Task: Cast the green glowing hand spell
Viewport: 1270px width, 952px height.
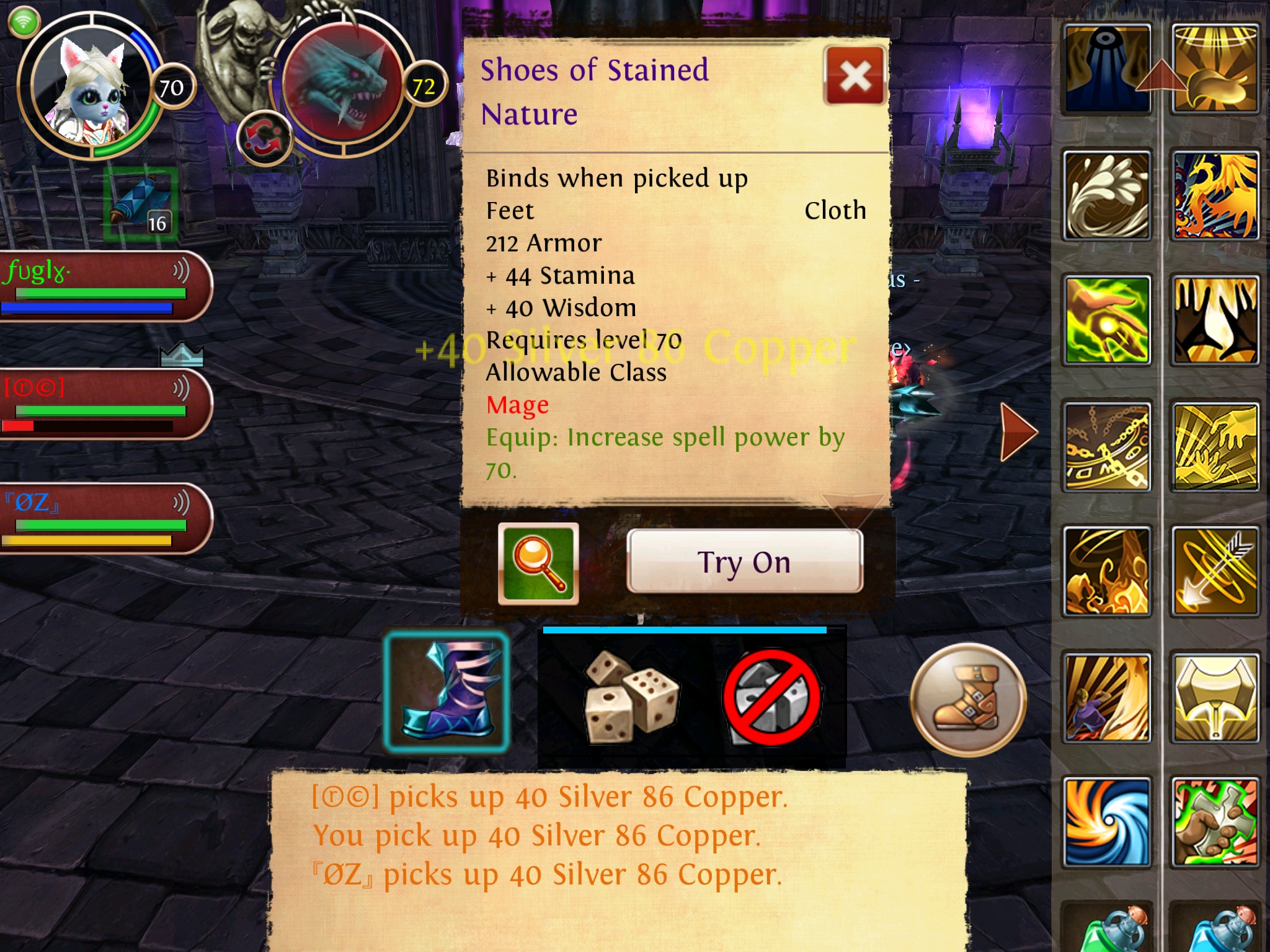Action: 1107,320
